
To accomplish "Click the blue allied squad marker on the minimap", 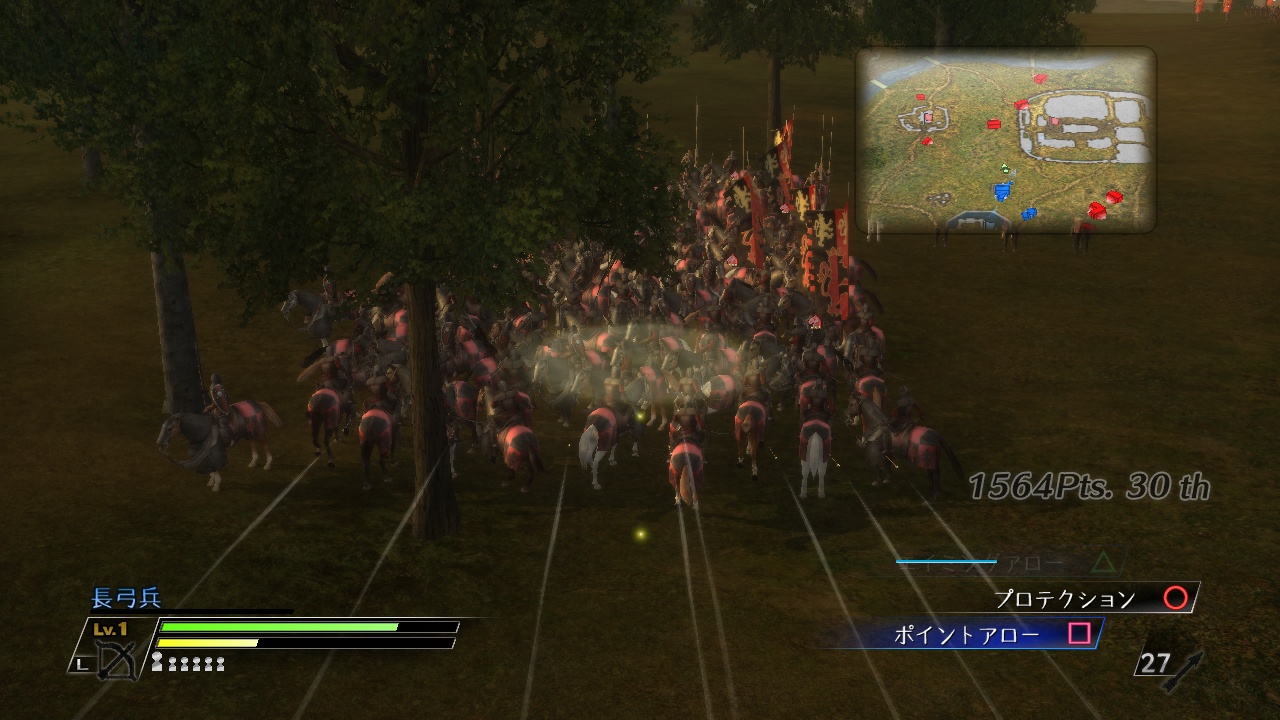I will [1003, 190].
